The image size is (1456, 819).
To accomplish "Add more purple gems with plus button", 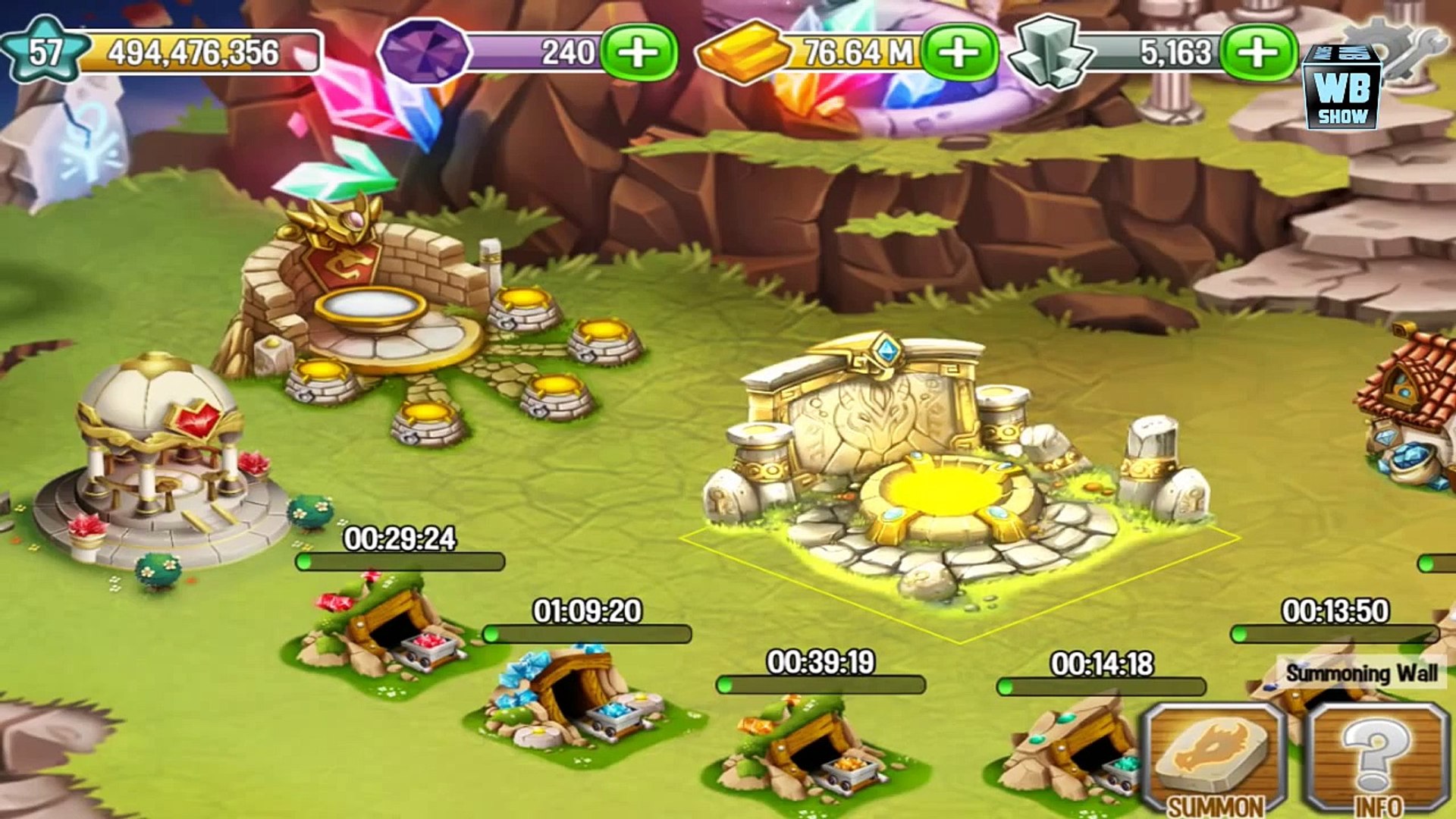I will pos(639,52).
